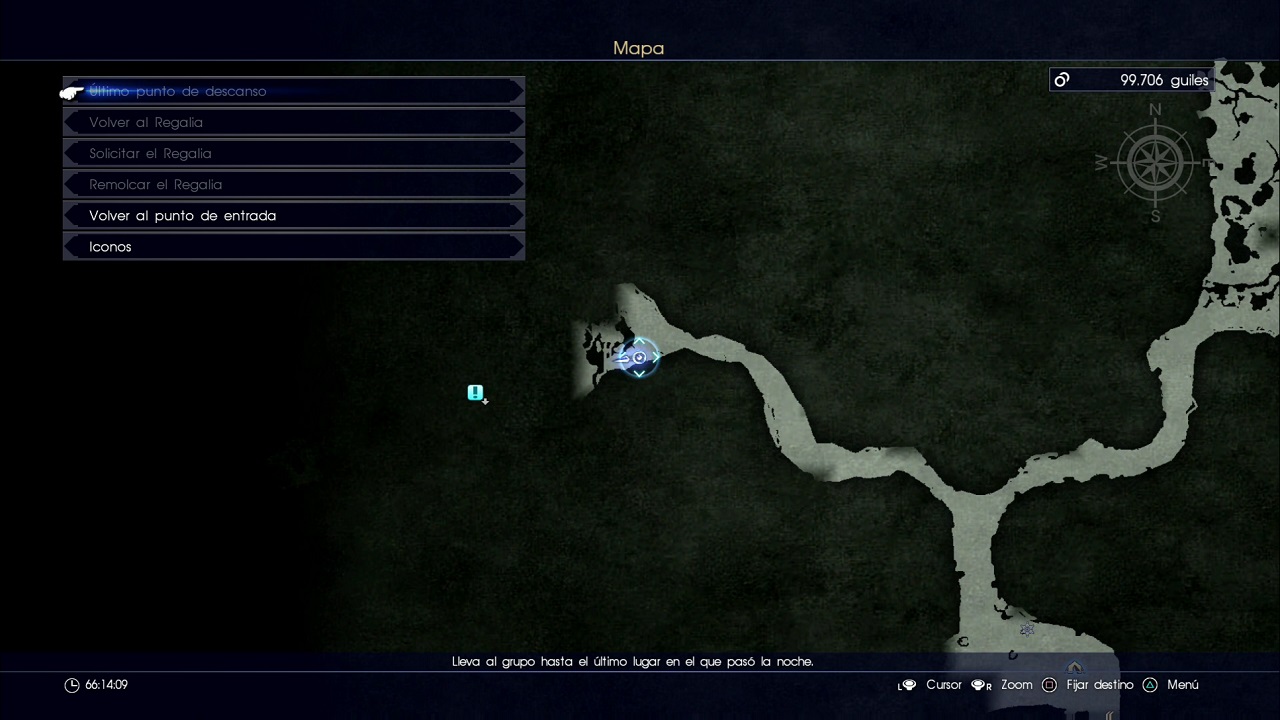
Task: Select "Solicitar el Regalia" entry
Action: pyautogui.click(x=293, y=153)
